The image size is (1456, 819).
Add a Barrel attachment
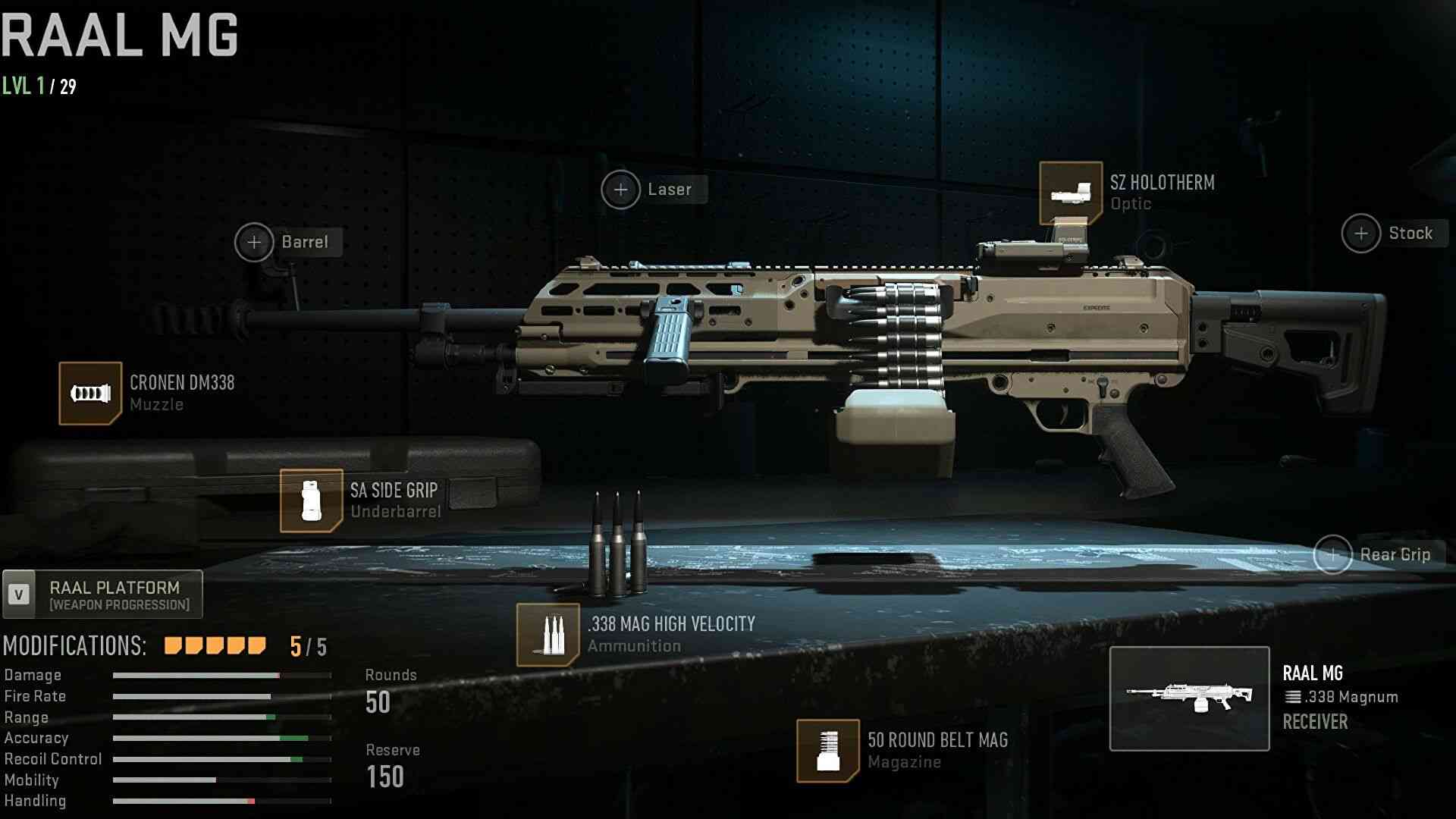[254, 243]
